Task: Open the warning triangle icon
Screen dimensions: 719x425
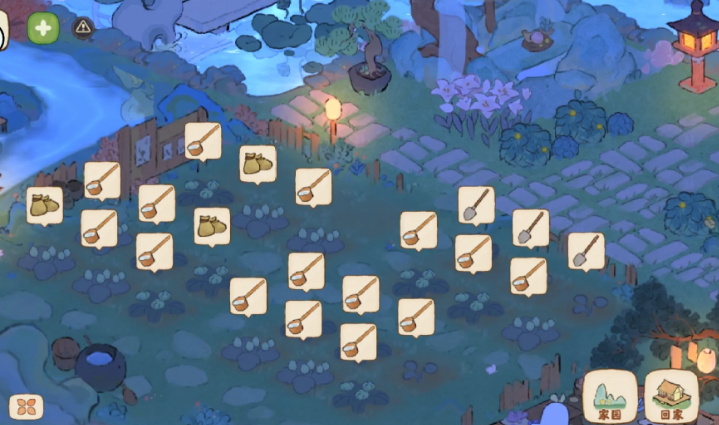Action: click(x=83, y=28)
